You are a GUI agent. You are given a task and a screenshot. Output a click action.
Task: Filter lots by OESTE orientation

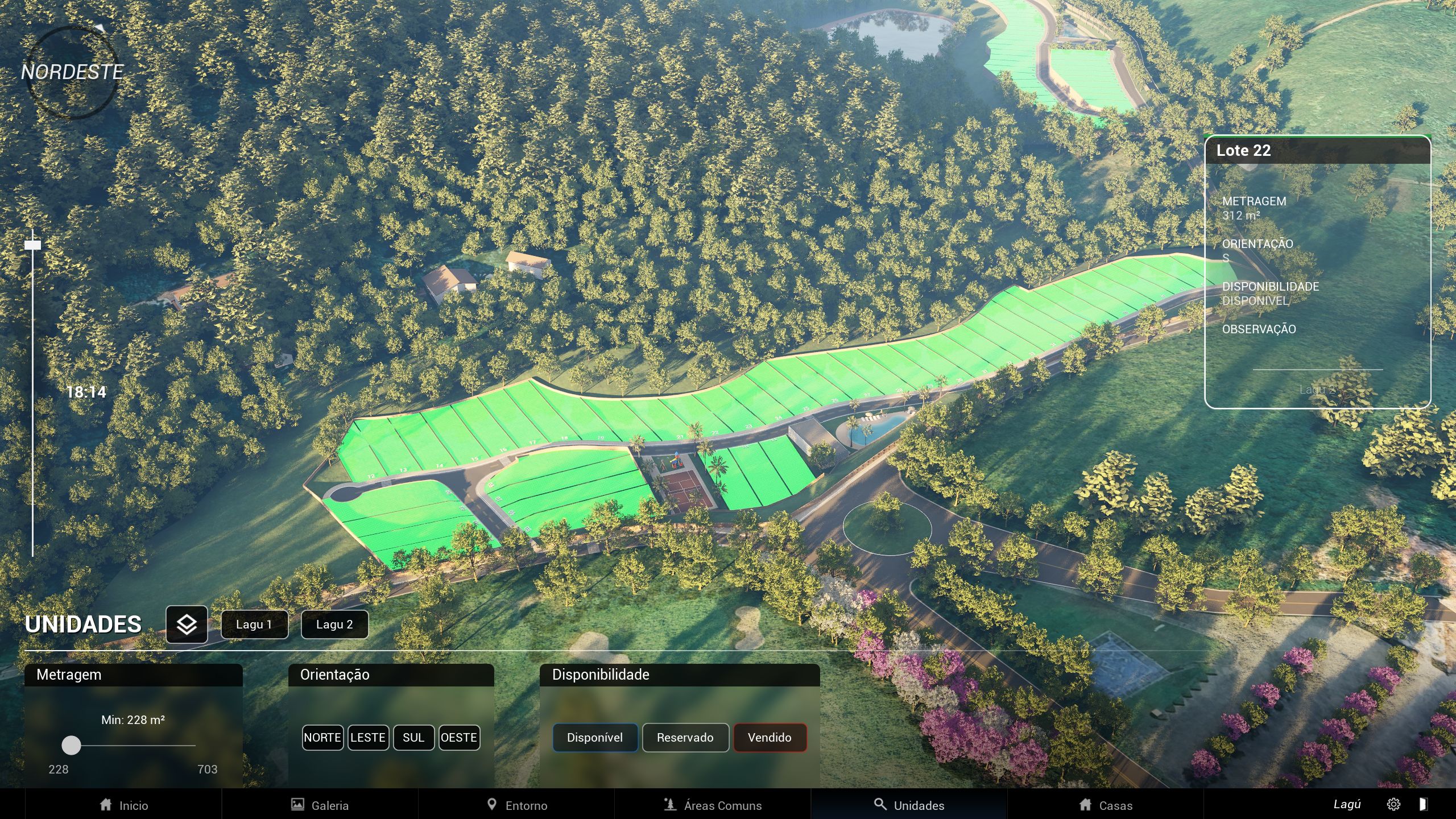coord(459,738)
